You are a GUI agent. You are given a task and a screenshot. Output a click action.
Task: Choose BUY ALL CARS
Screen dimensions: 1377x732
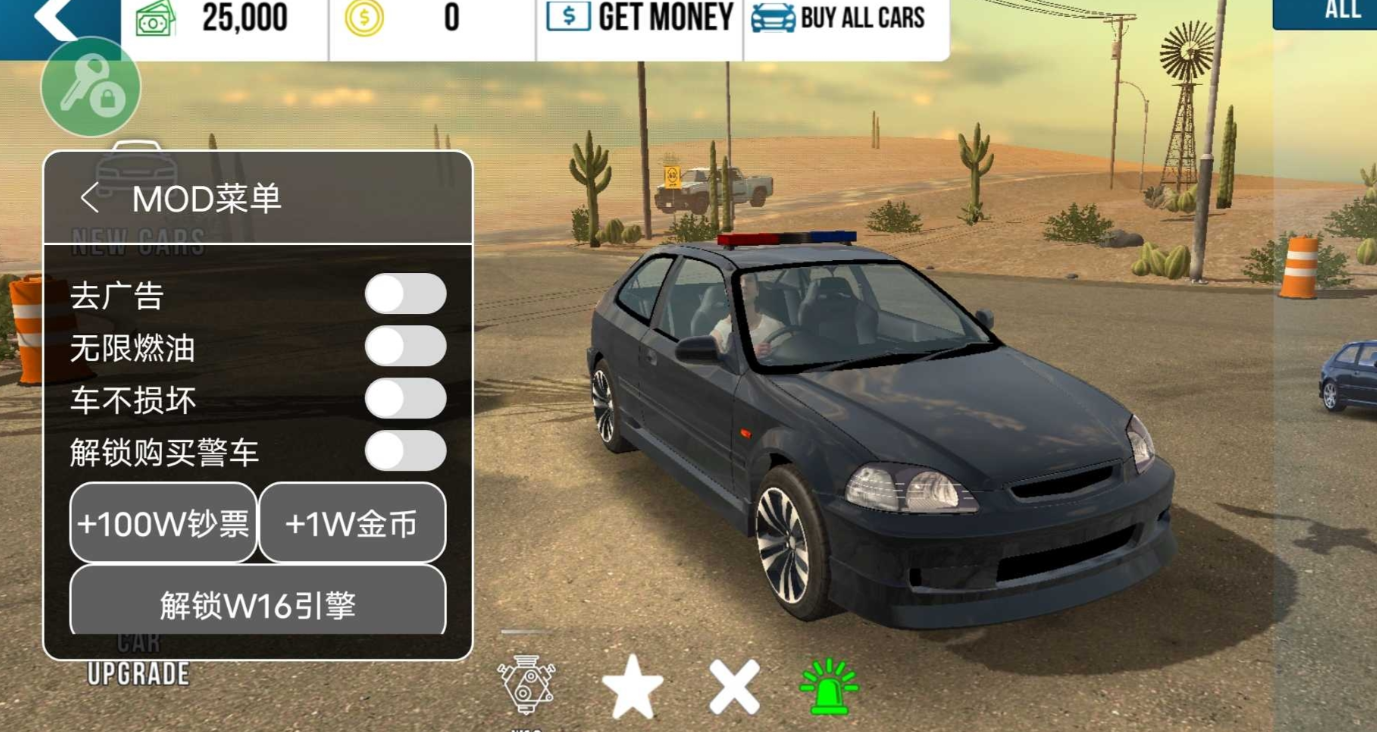(x=838, y=18)
